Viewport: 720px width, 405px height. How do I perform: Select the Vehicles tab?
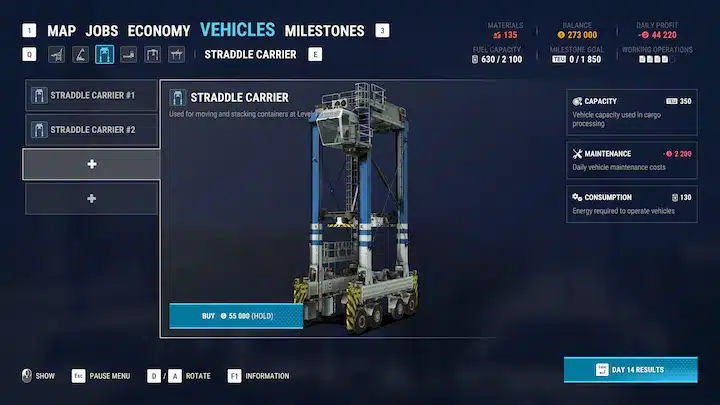pos(238,30)
